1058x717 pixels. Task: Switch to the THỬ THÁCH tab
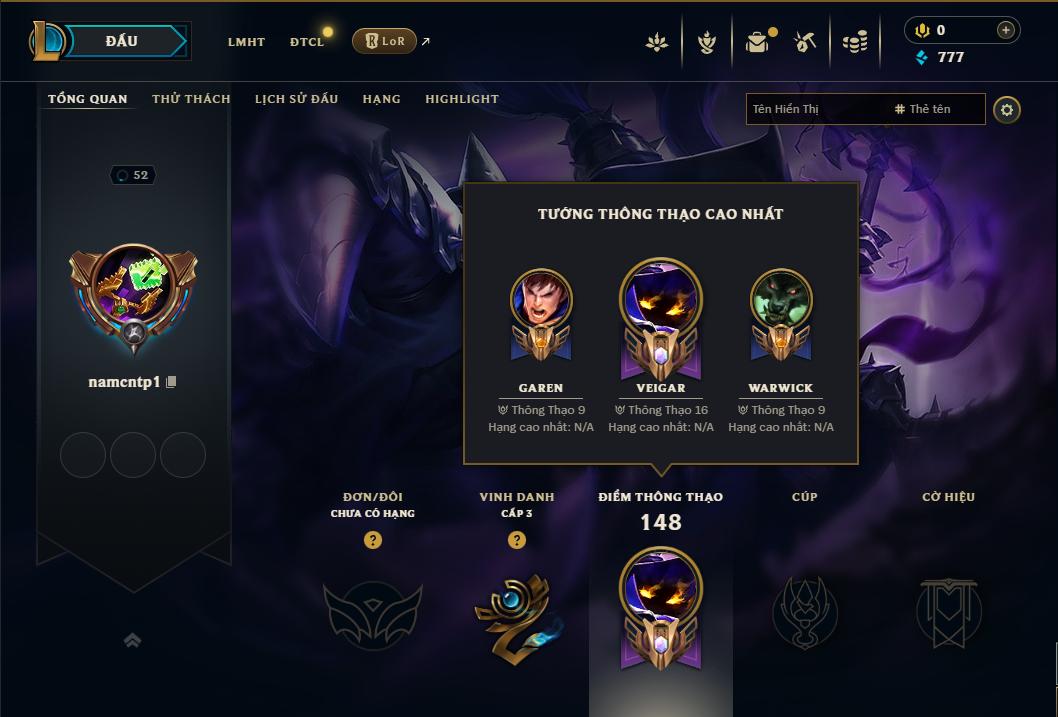(x=191, y=99)
